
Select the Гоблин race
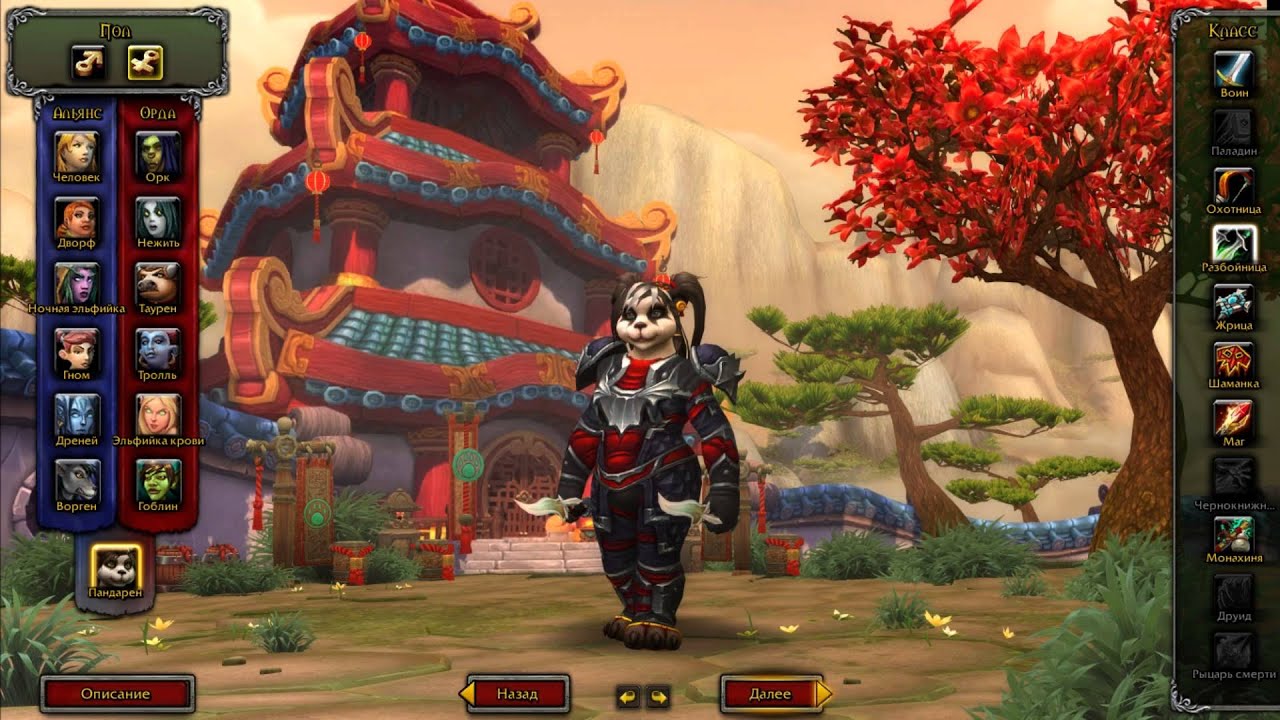[158, 481]
